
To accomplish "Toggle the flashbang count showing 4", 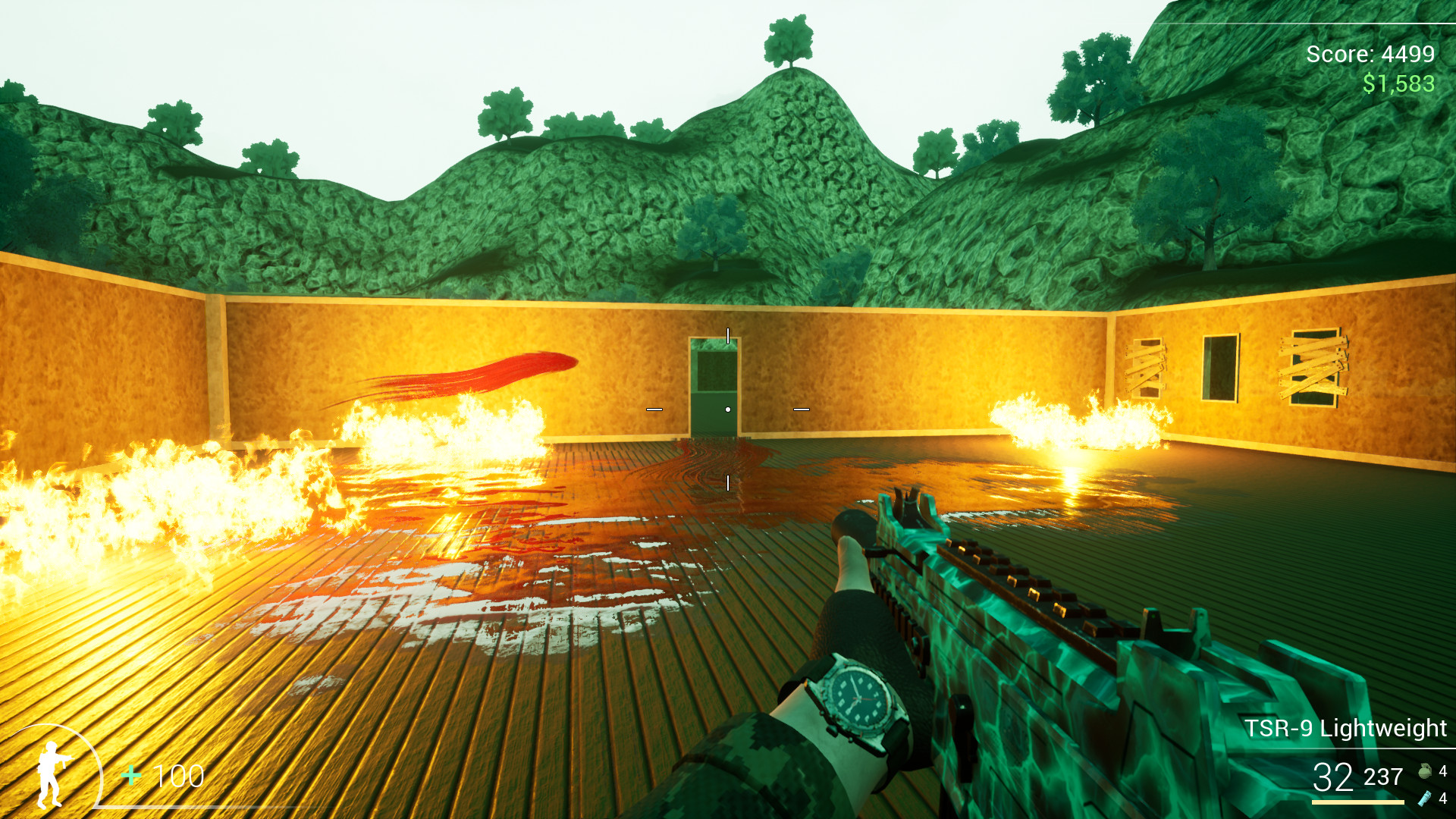I will point(1443,800).
